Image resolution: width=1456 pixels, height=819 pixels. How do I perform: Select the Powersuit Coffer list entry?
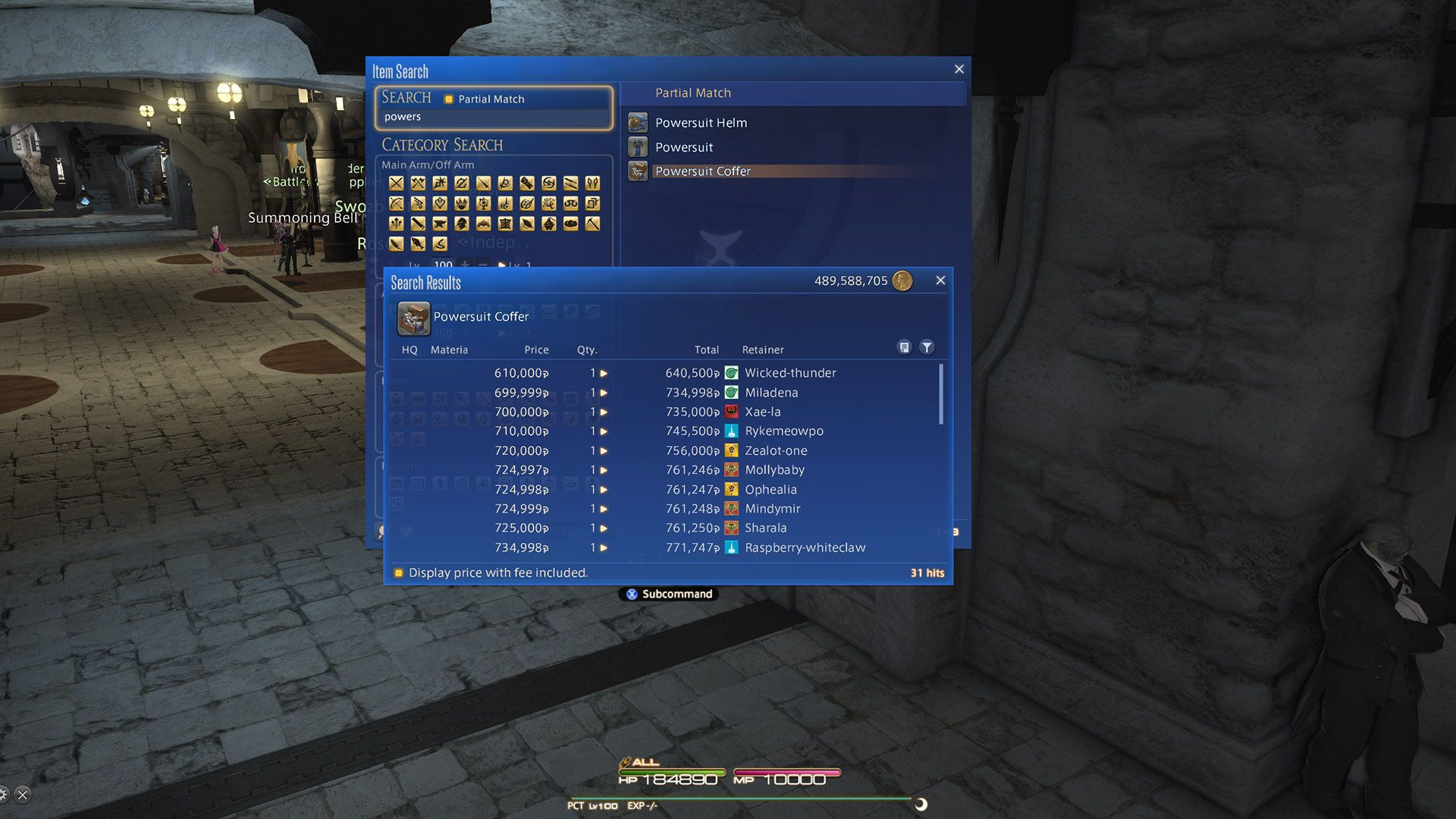tap(702, 171)
